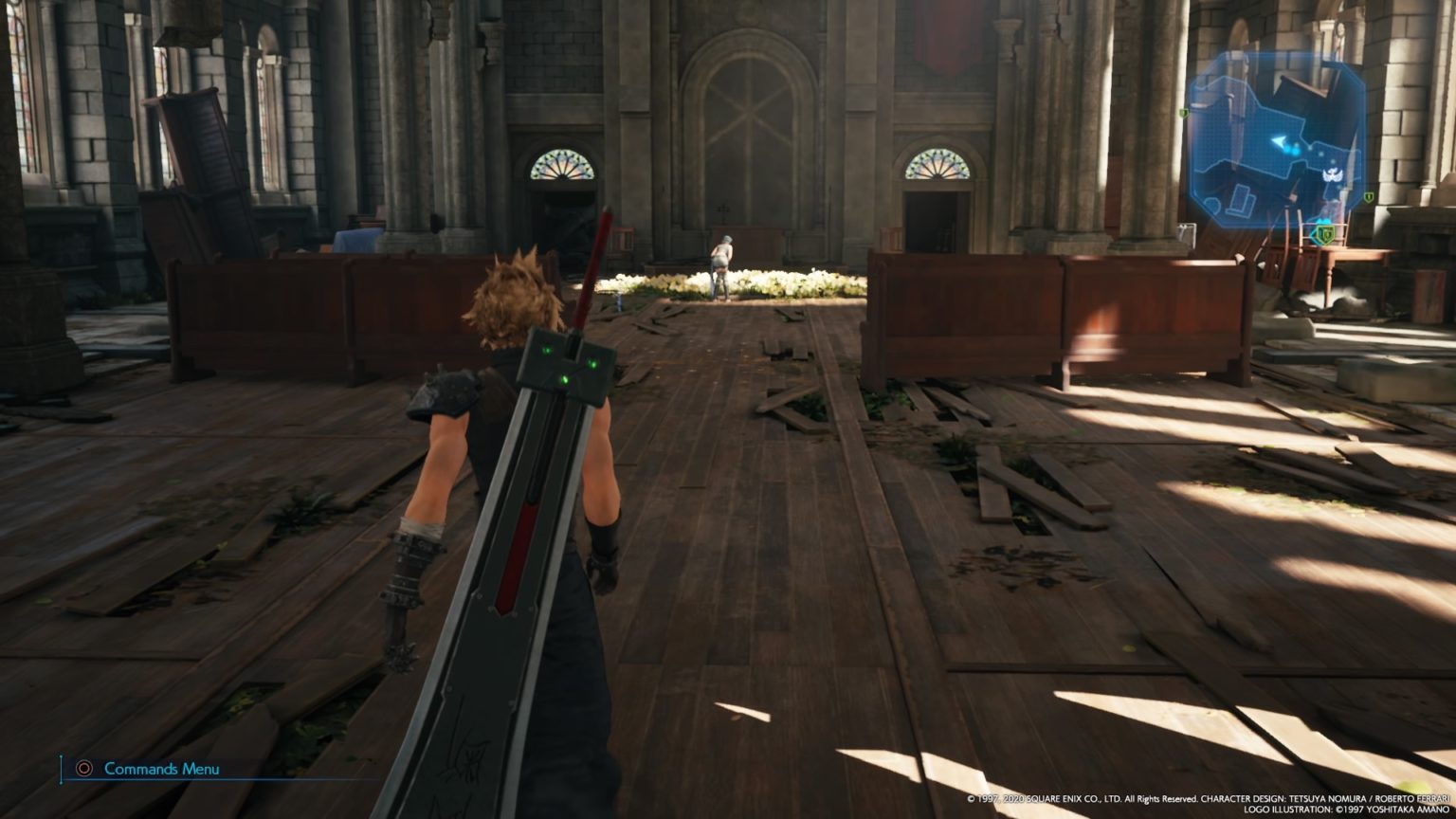This screenshot has height=819, width=1456.
Task: Click the white flower patch in the chapel
Action: (x=787, y=280)
